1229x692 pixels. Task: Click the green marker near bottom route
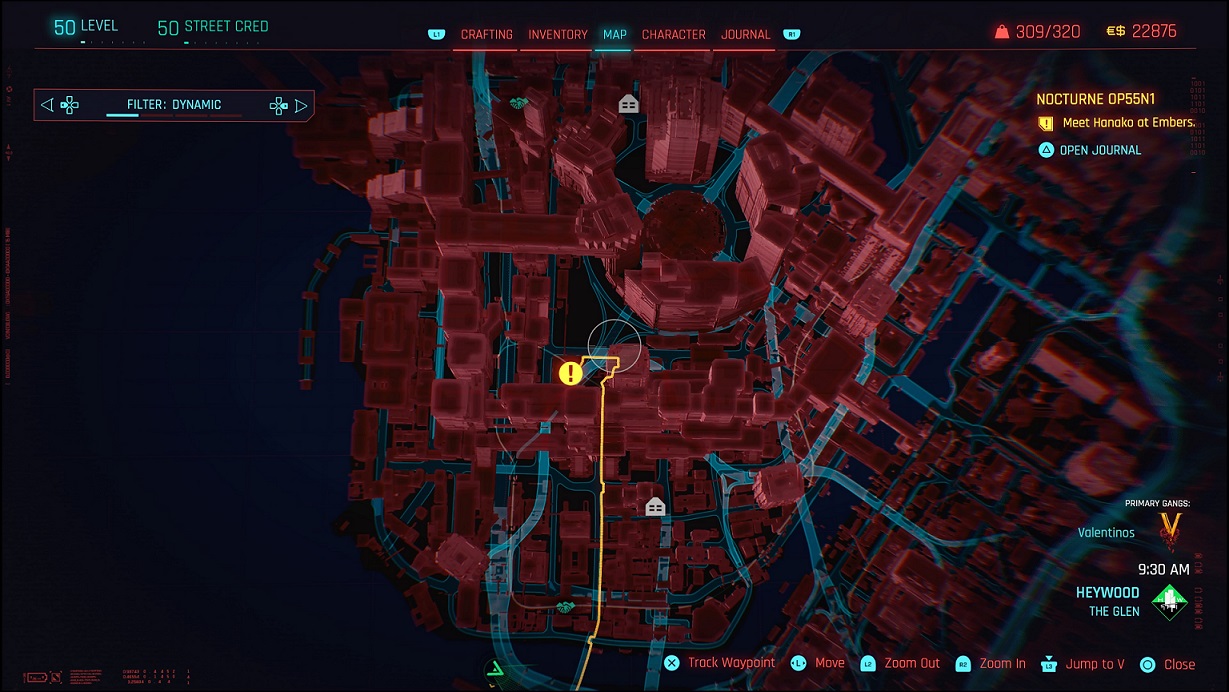[x=566, y=606]
